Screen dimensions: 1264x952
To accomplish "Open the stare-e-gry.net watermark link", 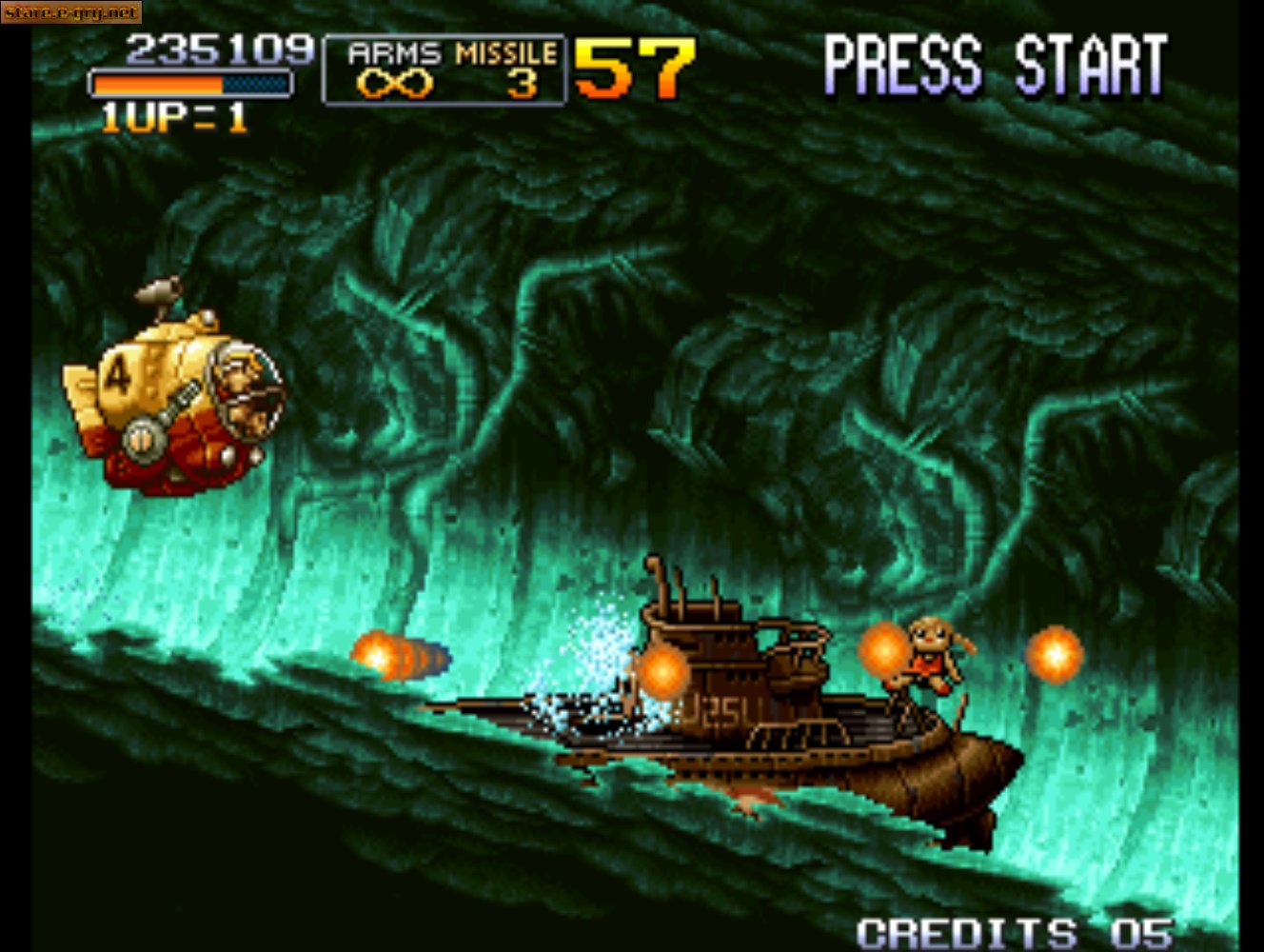I will (x=73, y=13).
